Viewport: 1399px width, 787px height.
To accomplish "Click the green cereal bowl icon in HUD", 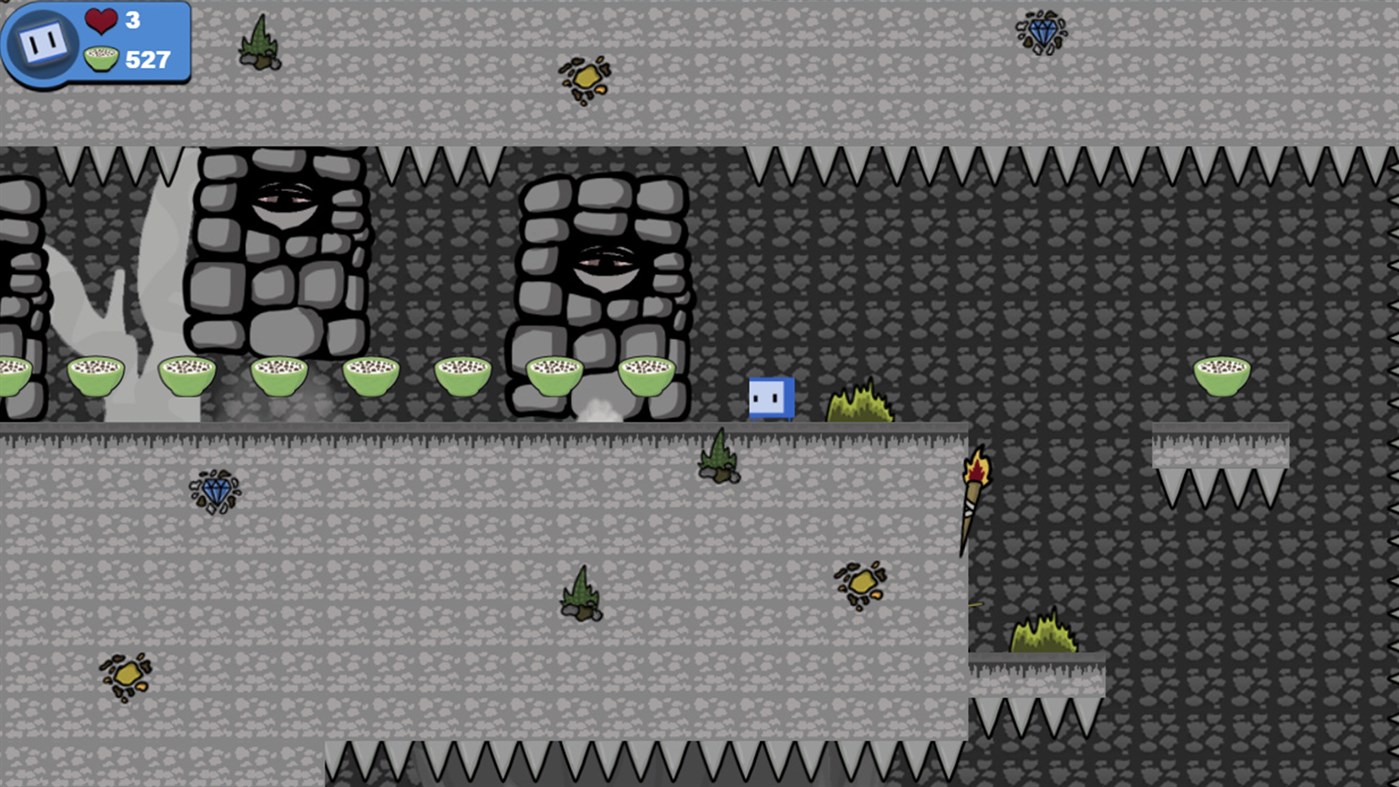I will (x=101, y=58).
